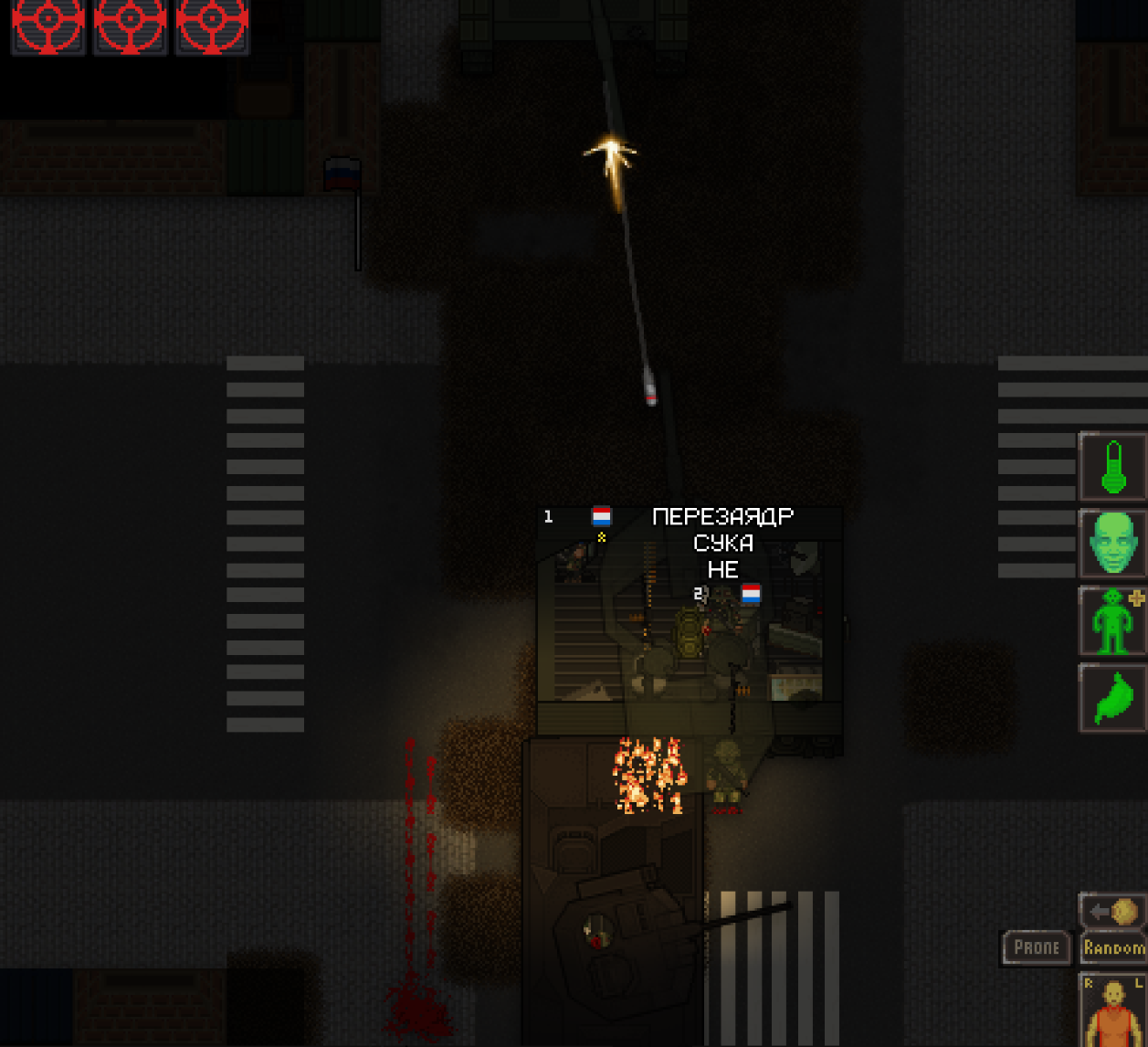The width and height of the screenshot is (1148, 1047).
Task: Select the green stomach hunger icon
Action: [x=1113, y=698]
